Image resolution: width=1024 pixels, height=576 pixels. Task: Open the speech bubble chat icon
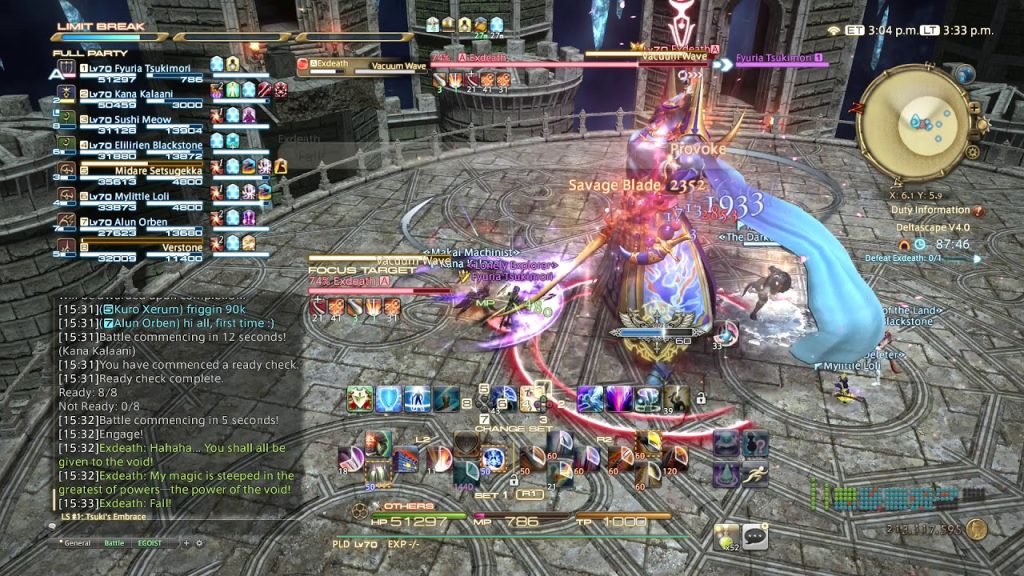[754, 537]
